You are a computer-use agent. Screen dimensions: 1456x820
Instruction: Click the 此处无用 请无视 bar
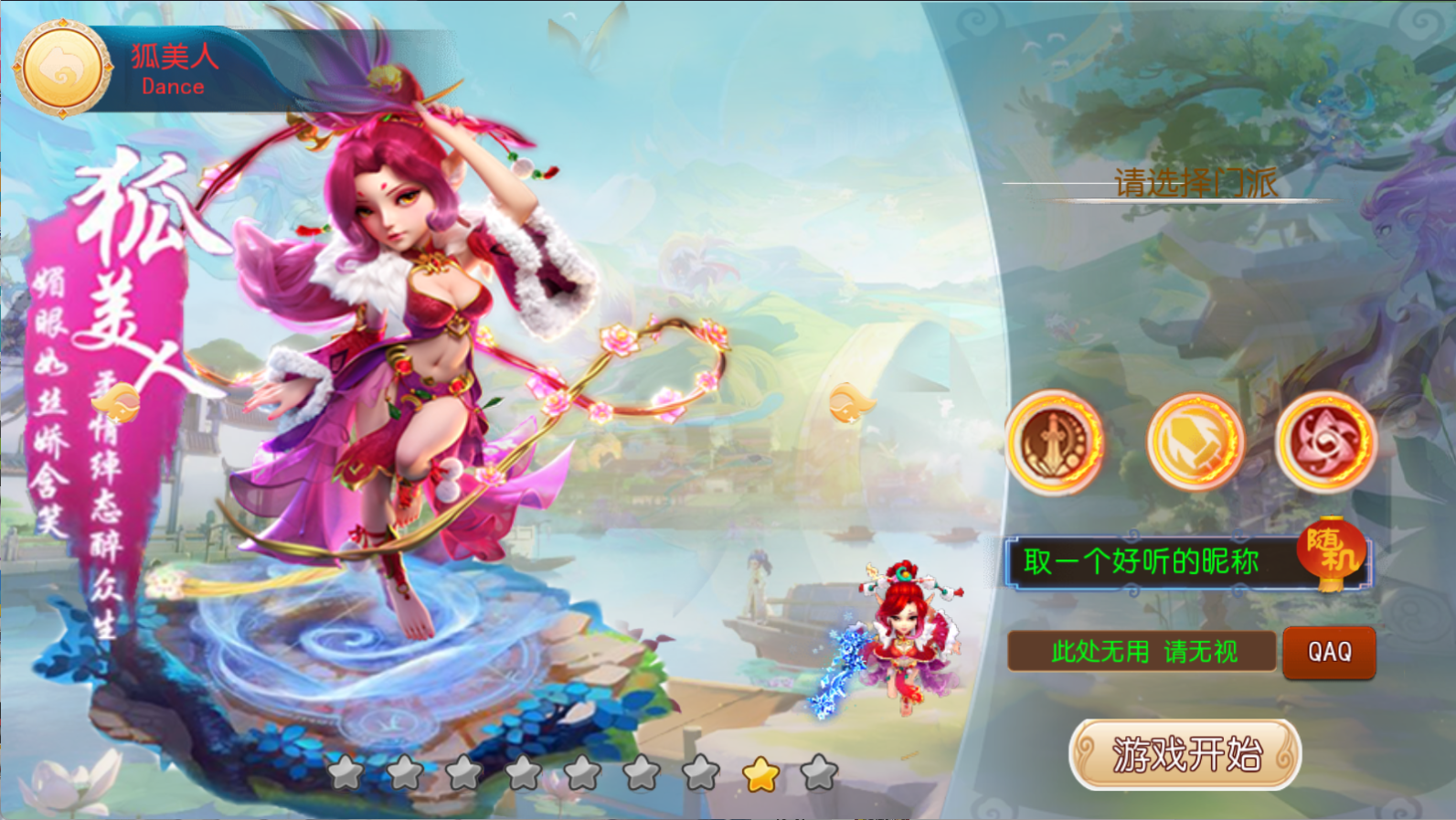[x=1142, y=652]
